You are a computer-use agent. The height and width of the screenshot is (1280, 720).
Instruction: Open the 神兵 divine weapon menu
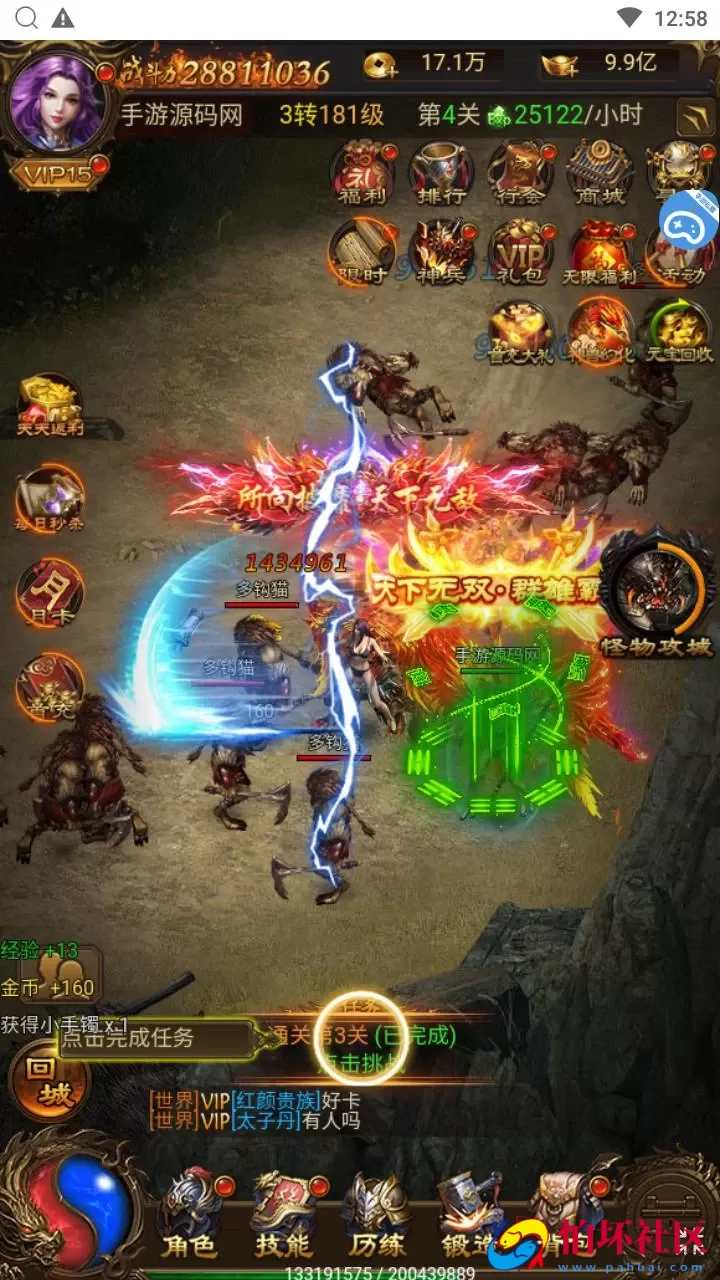[x=441, y=251]
